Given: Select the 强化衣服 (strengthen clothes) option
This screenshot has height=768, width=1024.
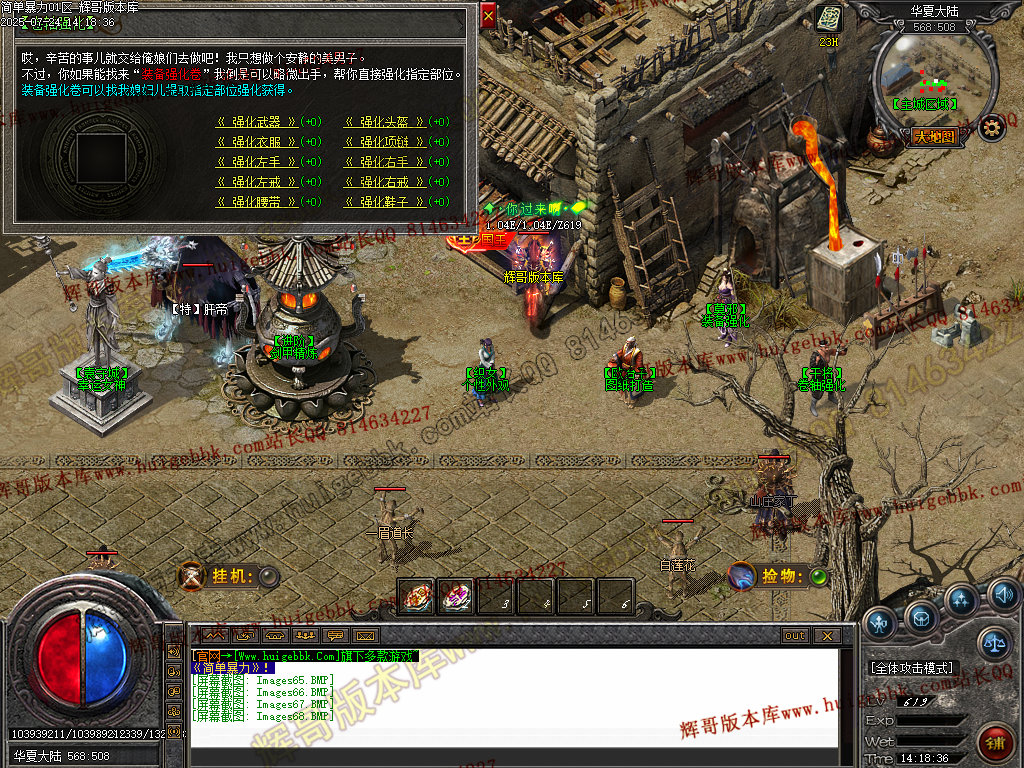Looking at the screenshot, I should [256, 142].
